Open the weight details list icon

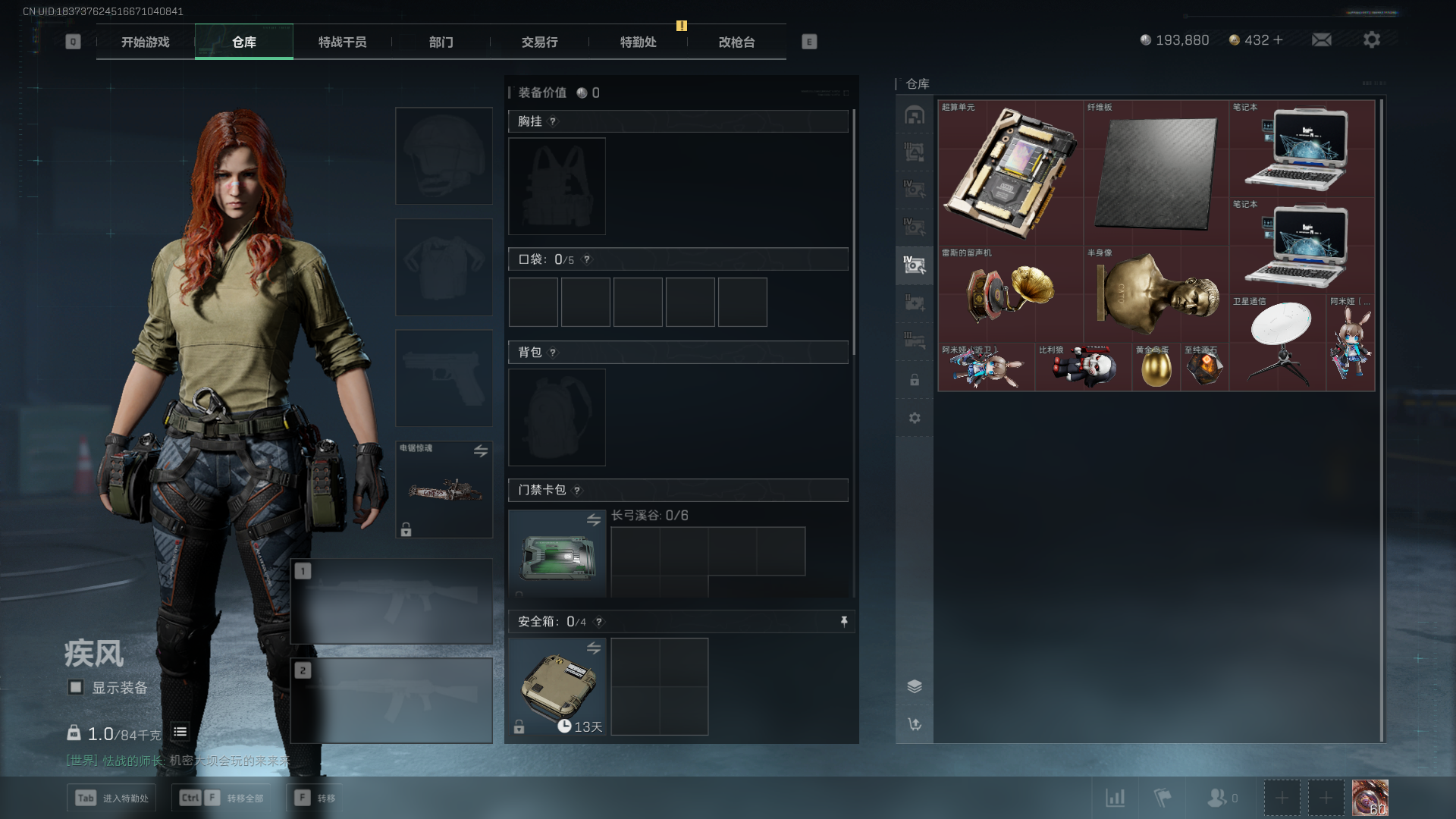click(x=180, y=732)
